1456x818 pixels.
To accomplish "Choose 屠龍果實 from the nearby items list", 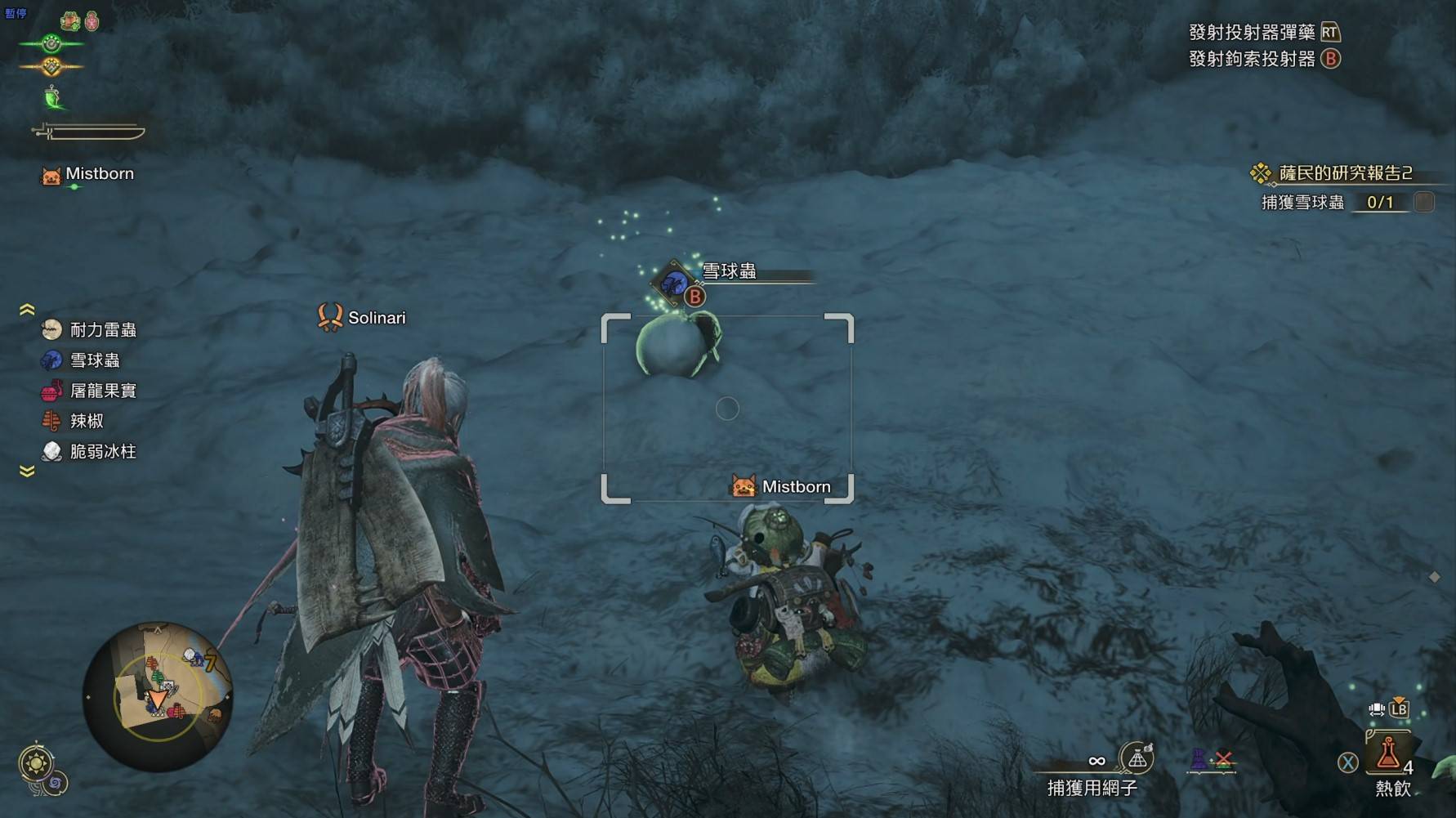I will pyautogui.click(x=90, y=391).
